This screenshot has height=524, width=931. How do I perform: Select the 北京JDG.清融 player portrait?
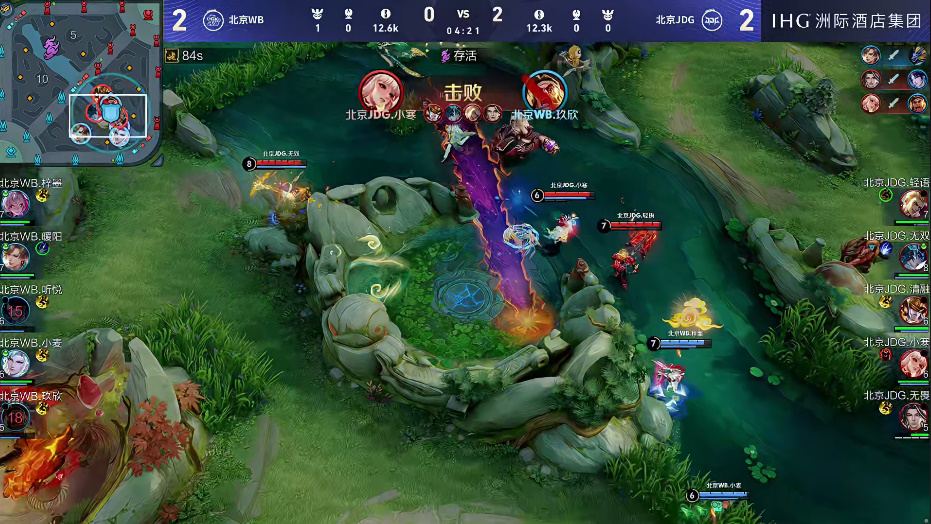pos(913,311)
